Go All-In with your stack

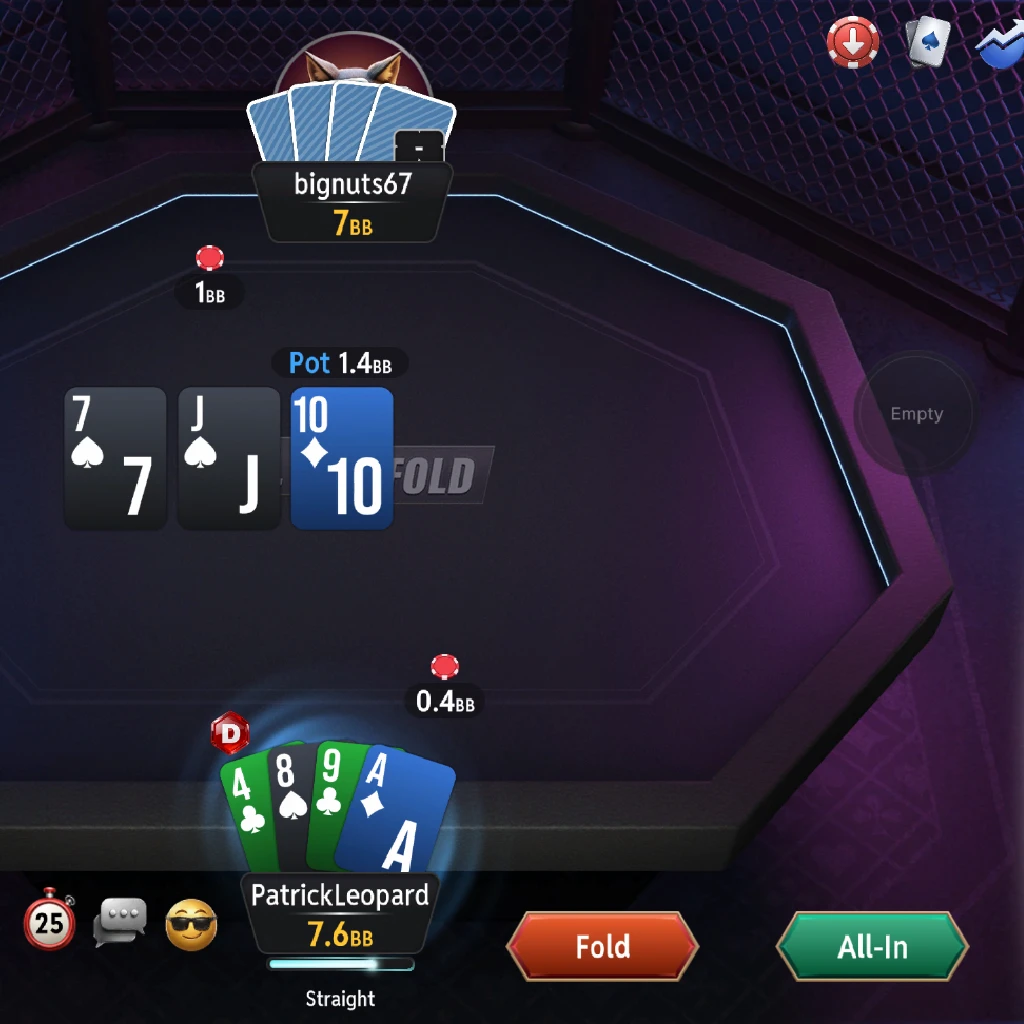pyautogui.click(x=872, y=946)
